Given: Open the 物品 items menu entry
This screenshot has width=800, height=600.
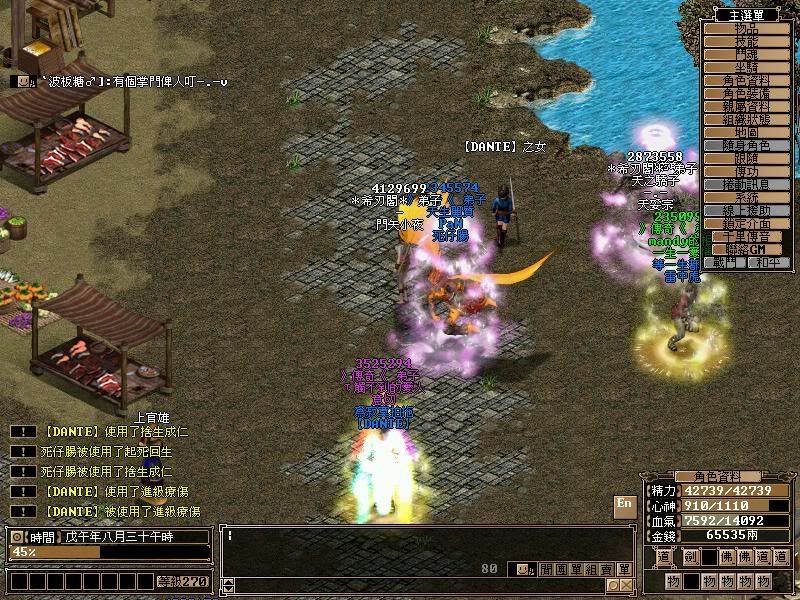Looking at the screenshot, I should [x=746, y=28].
